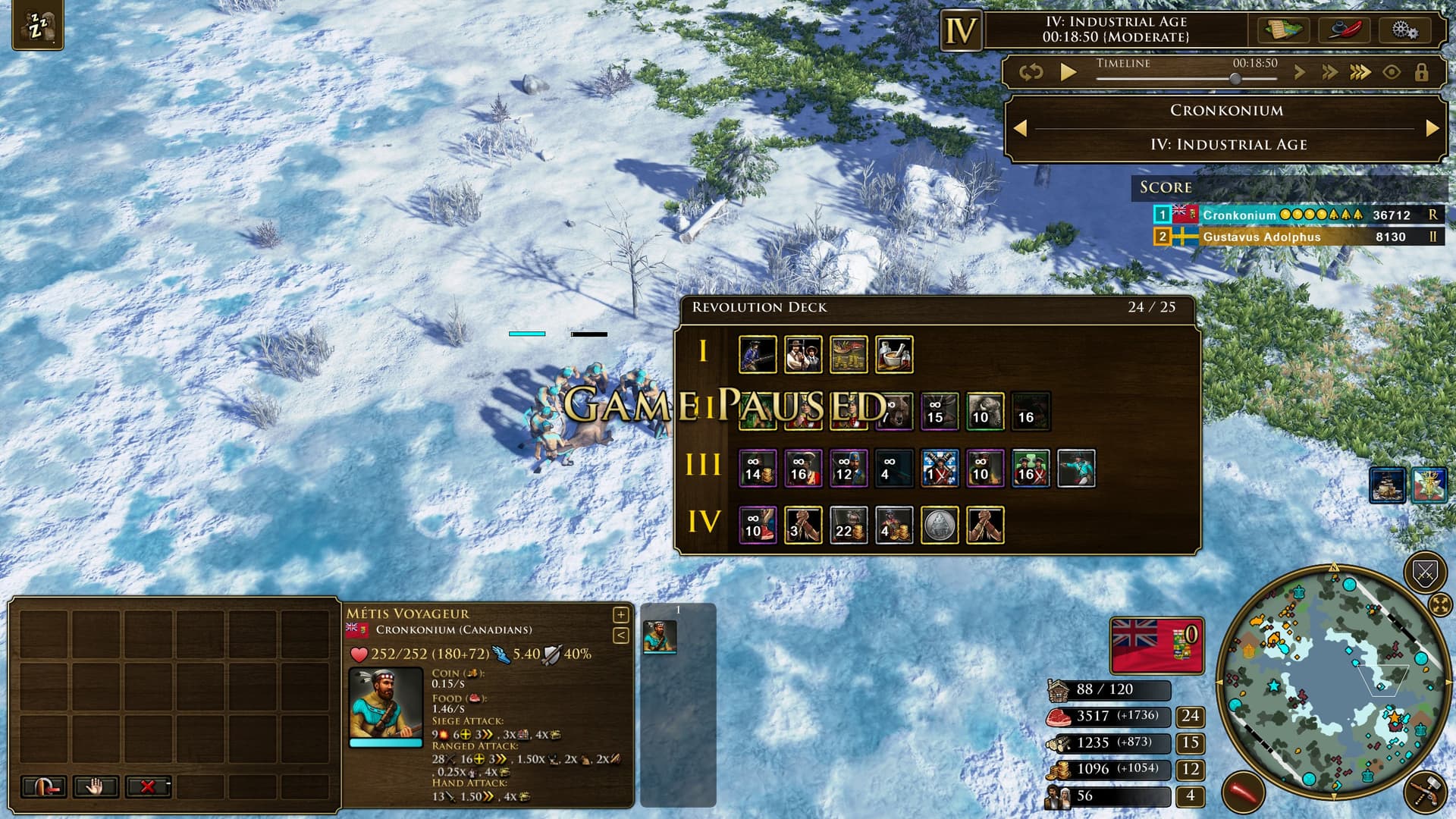
Task: Click the crossed swords shield button by the minimap
Action: pos(1425,573)
